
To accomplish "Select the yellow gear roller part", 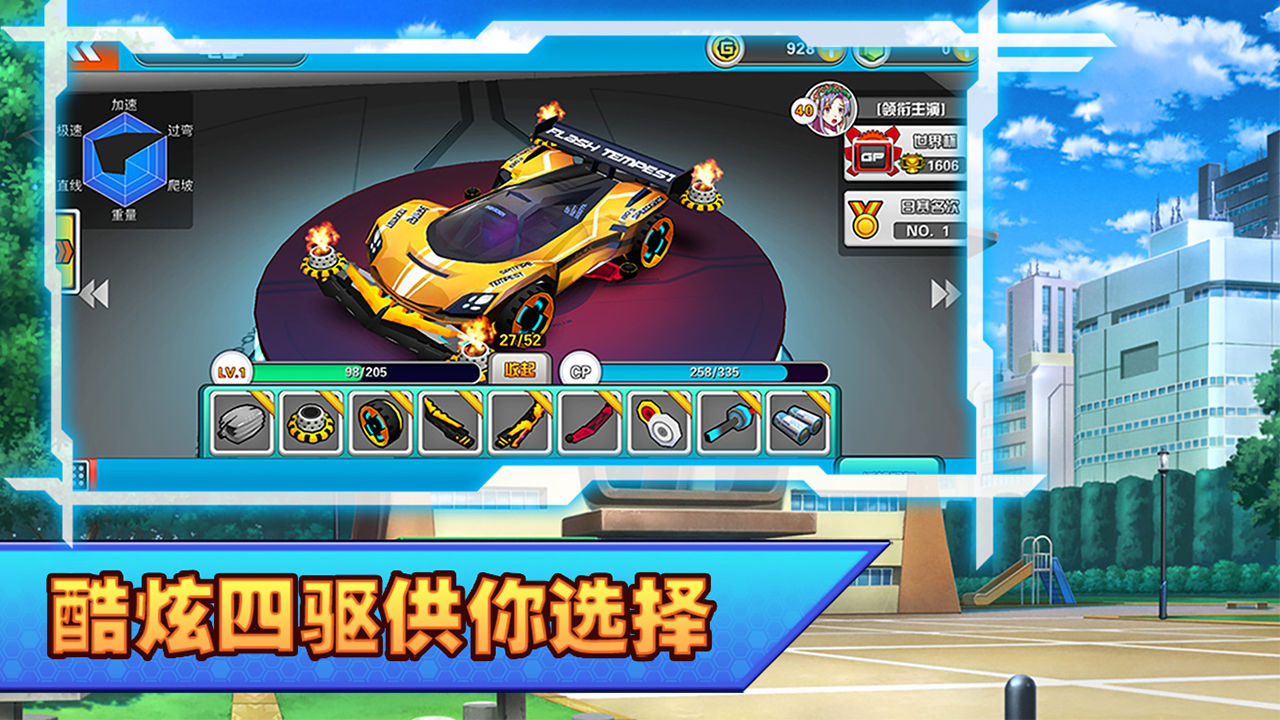I will [312, 424].
